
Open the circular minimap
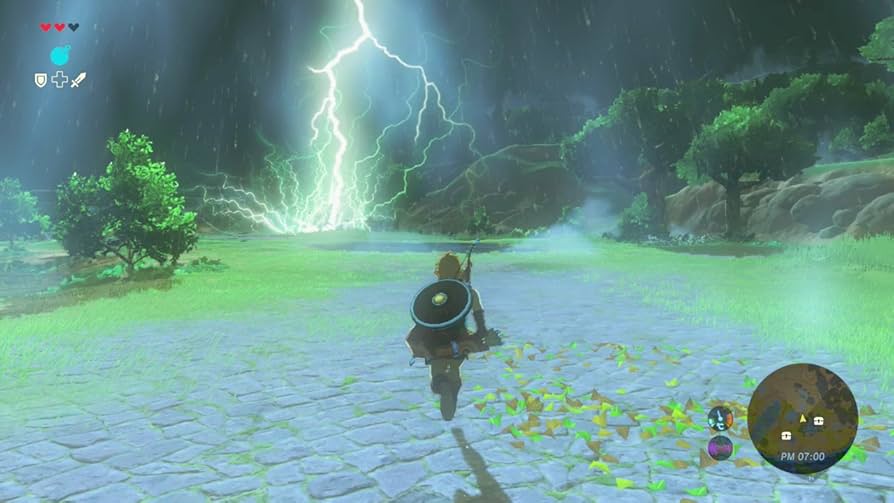pyautogui.click(x=802, y=416)
